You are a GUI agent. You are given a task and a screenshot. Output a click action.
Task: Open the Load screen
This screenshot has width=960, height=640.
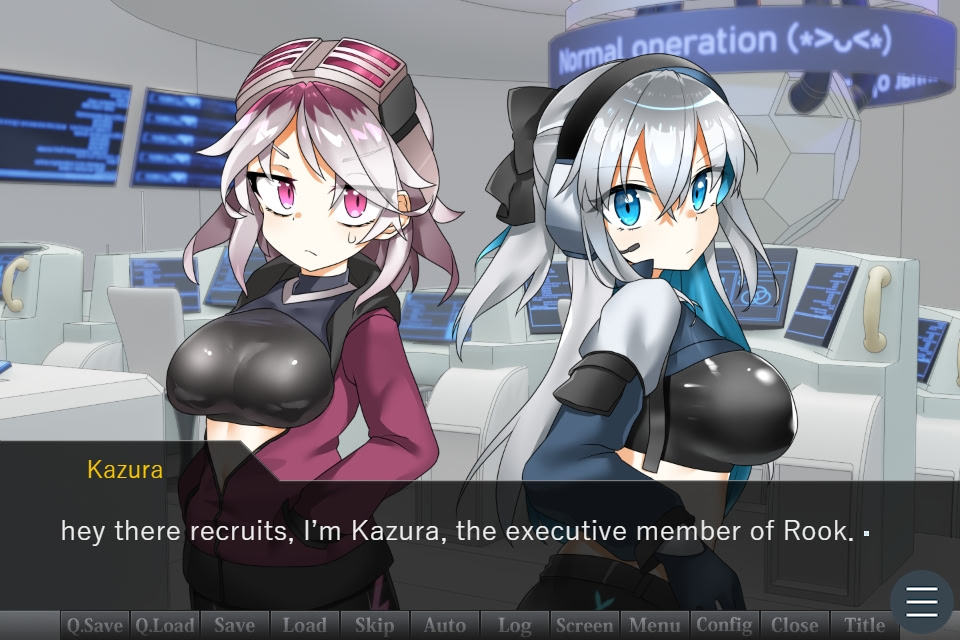click(x=305, y=626)
